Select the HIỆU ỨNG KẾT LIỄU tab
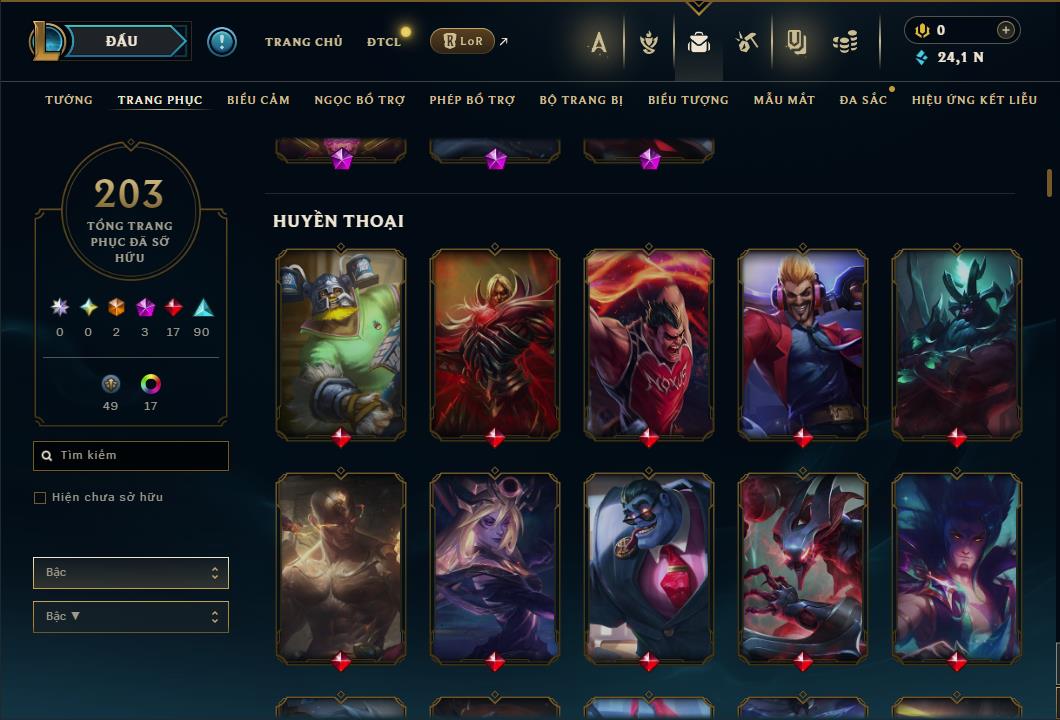1060x720 pixels. pos(973,100)
